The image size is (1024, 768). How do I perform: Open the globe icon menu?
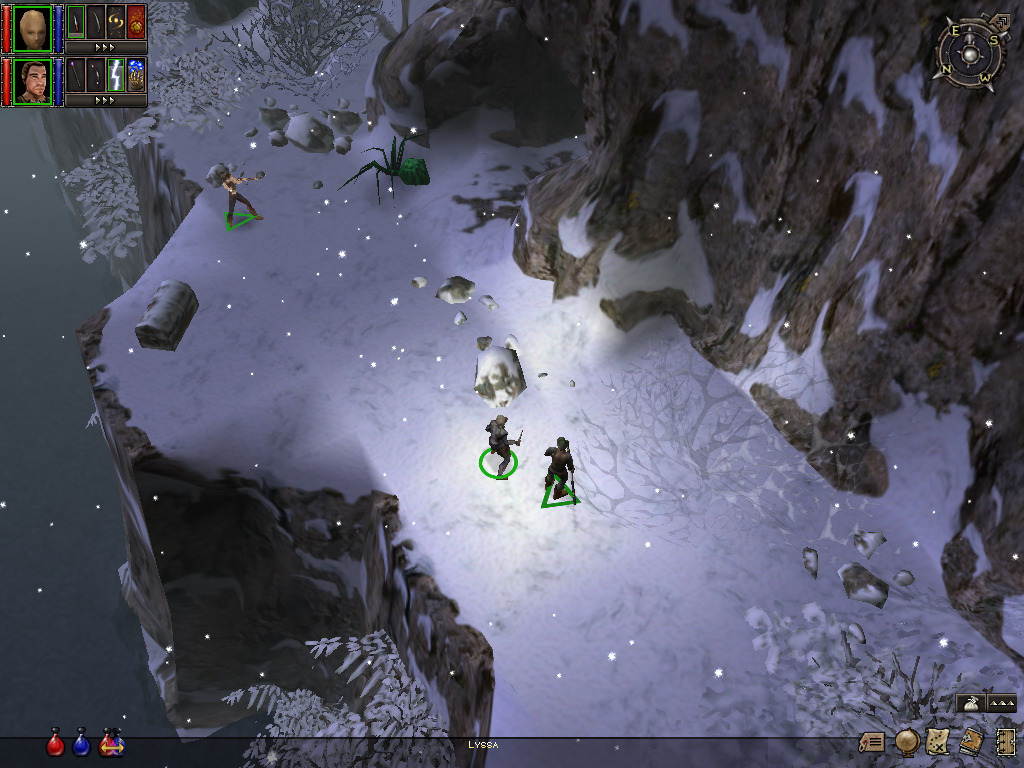907,742
